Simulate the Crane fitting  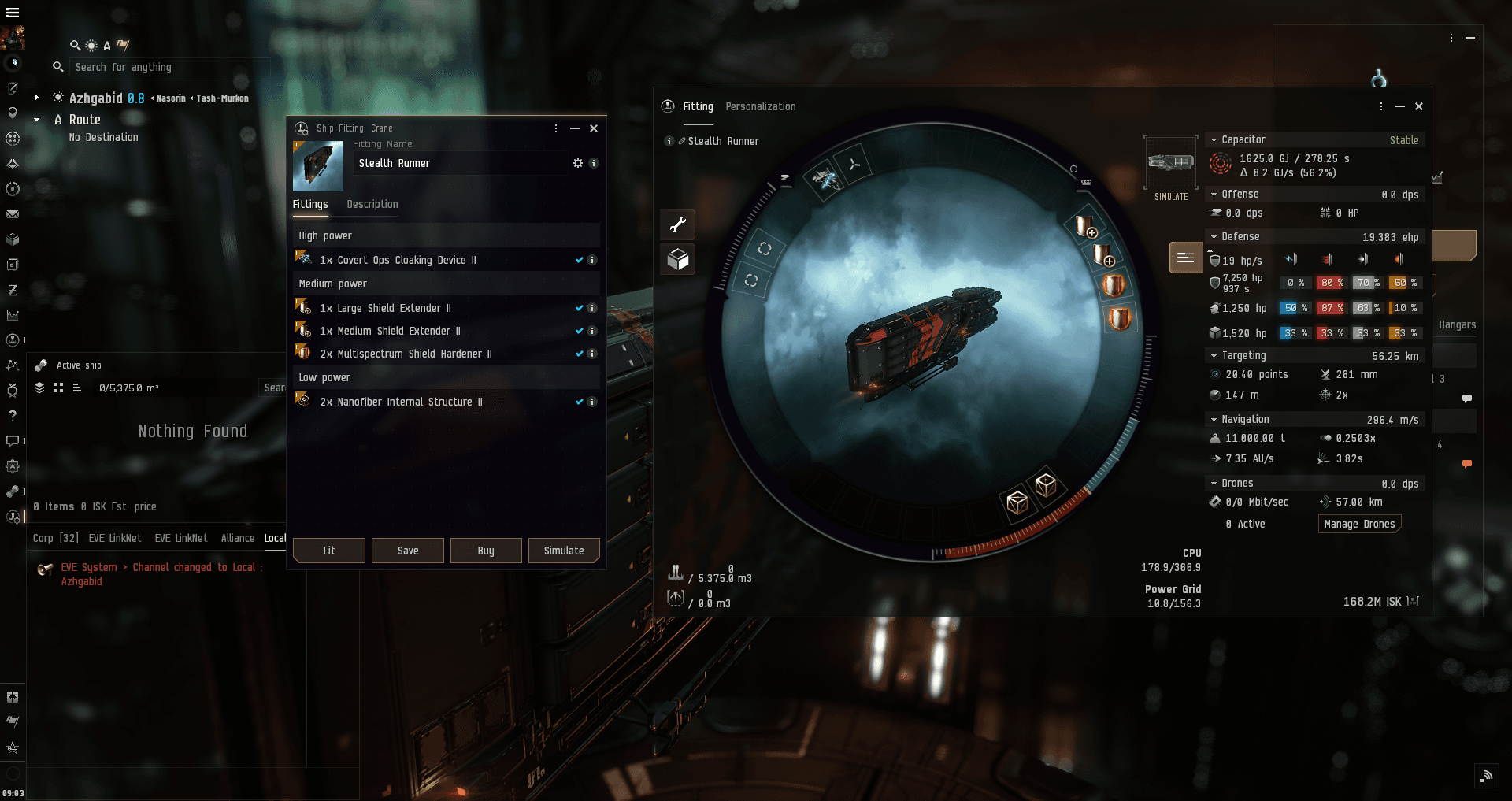point(564,551)
